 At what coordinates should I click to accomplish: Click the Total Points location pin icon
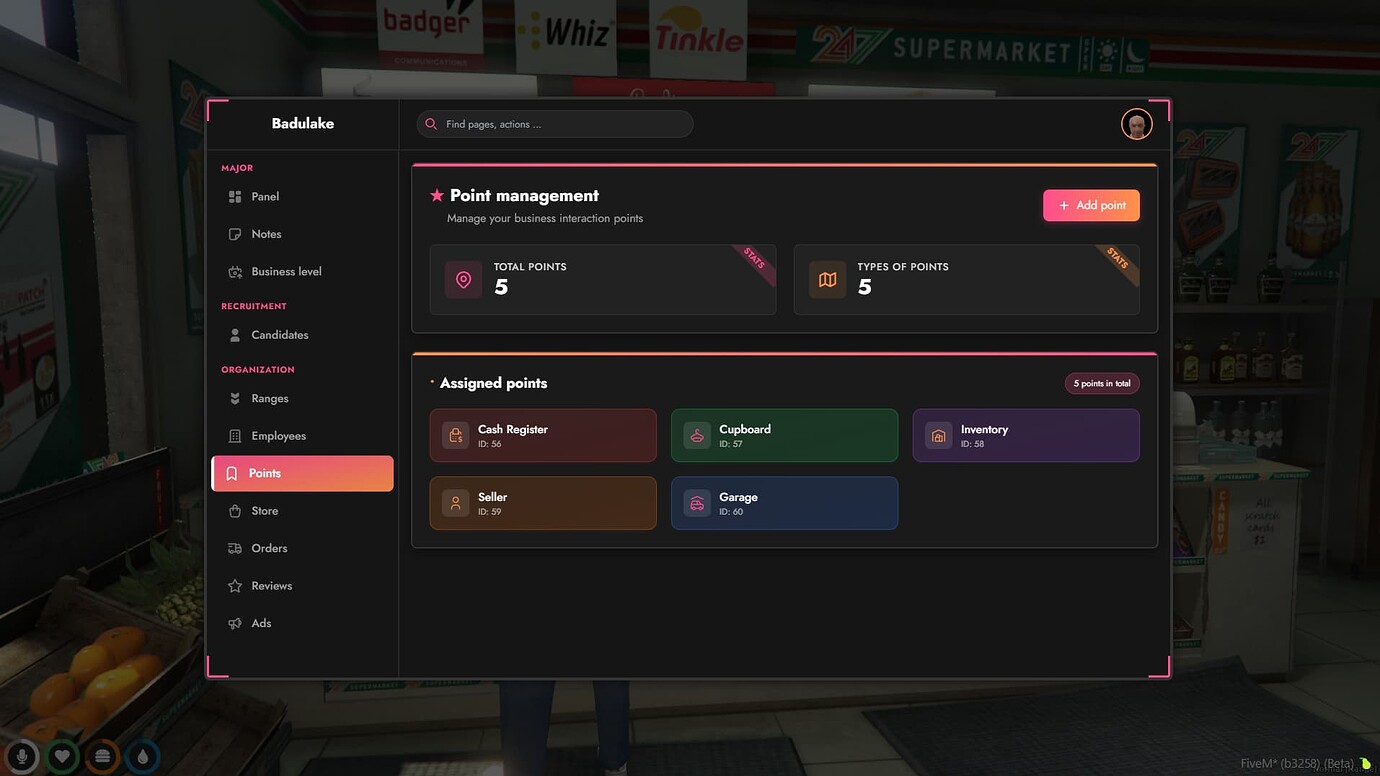tap(462, 279)
